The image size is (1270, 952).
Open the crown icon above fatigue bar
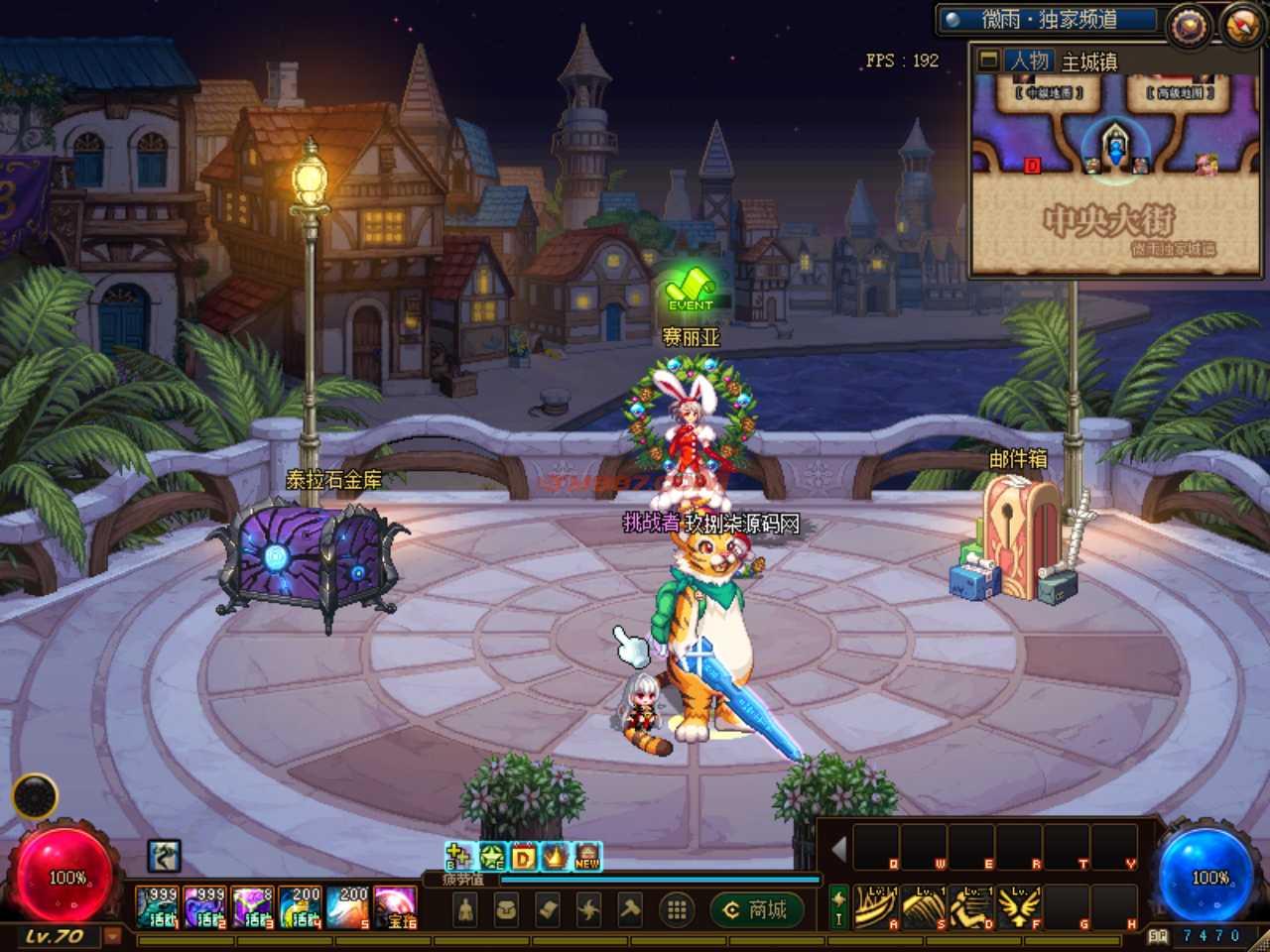(555, 856)
